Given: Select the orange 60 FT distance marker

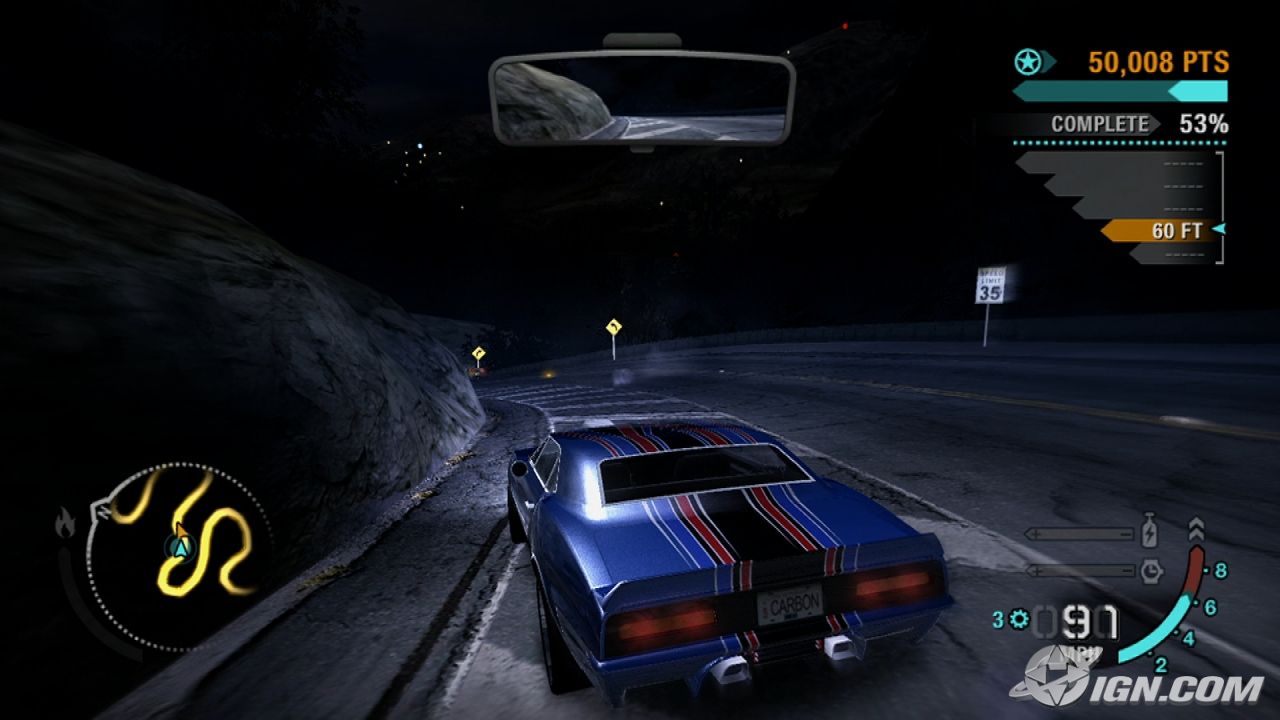Looking at the screenshot, I should [1160, 231].
